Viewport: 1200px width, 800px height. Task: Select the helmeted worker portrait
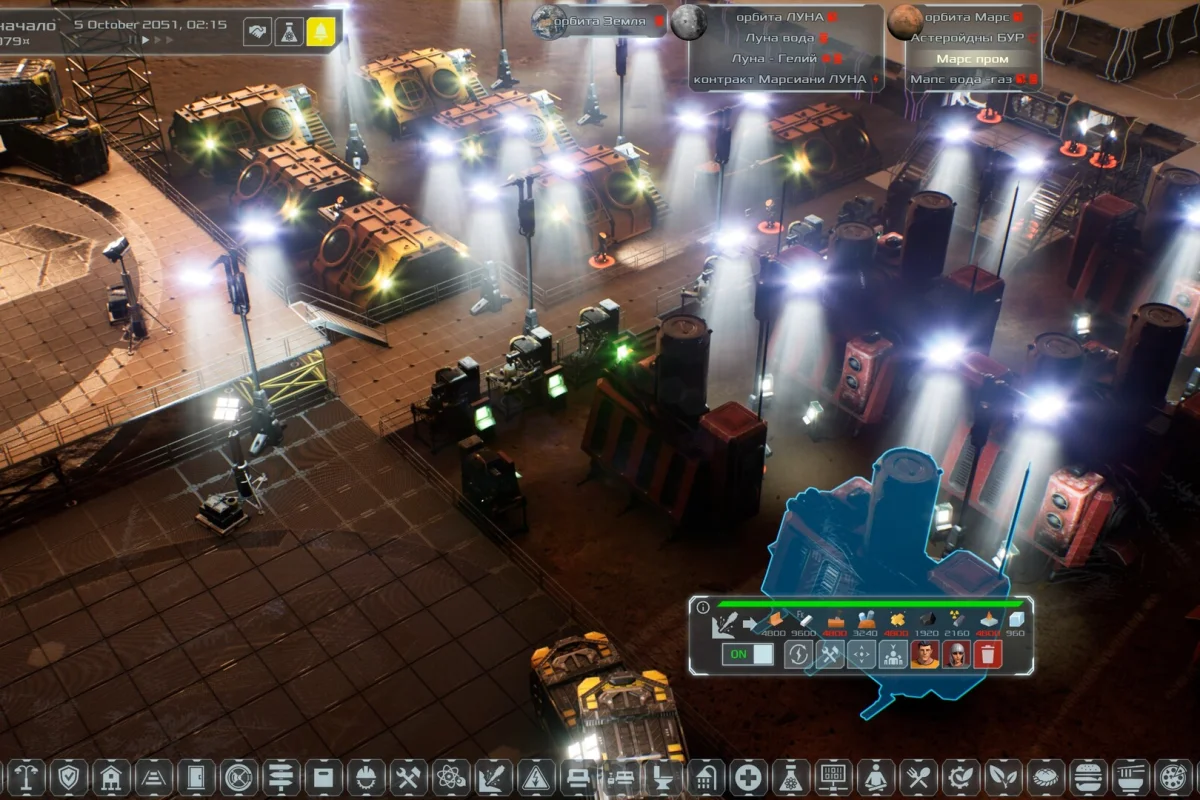[x=956, y=655]
